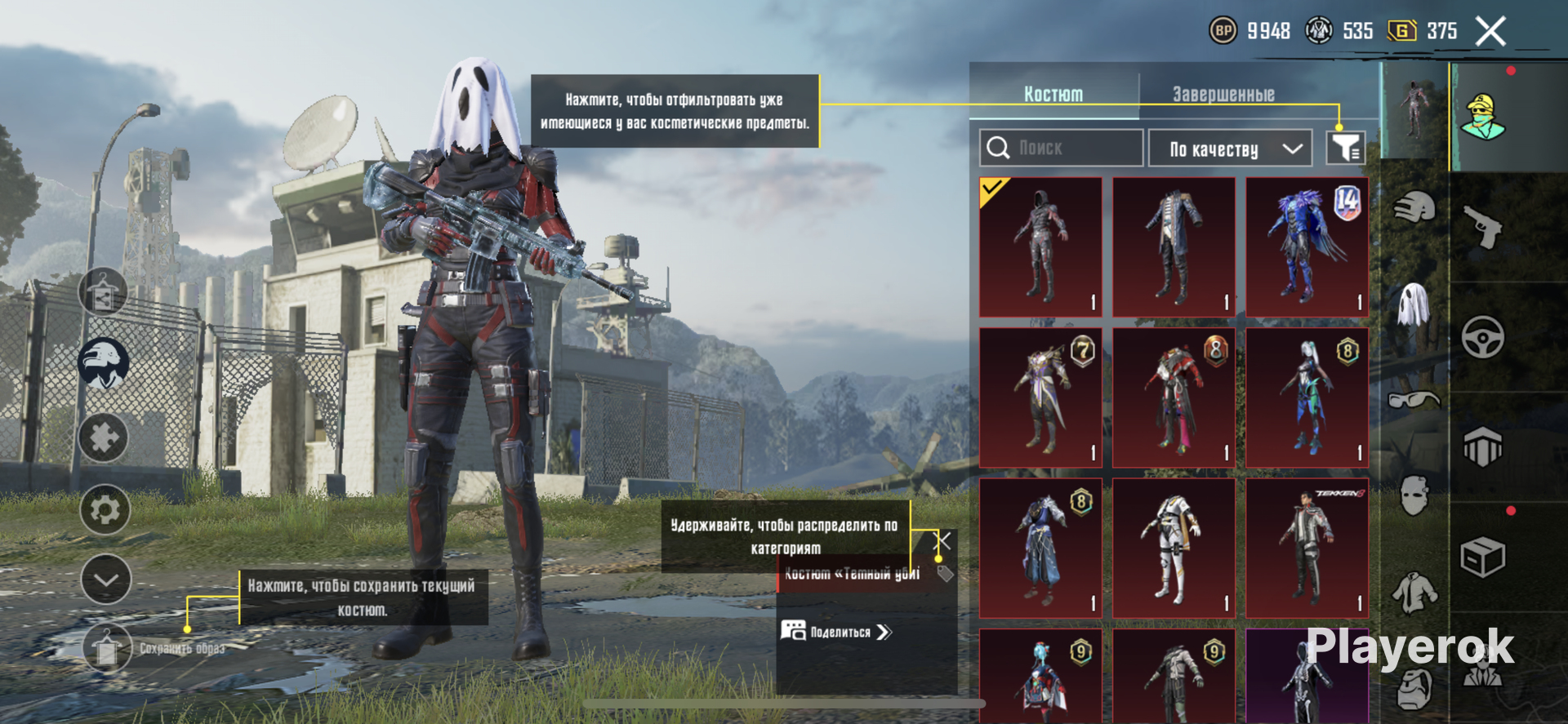Open the steering wheel vehicle category
Viewport: 1568px width, 724px height.
tap(1482, 336)
